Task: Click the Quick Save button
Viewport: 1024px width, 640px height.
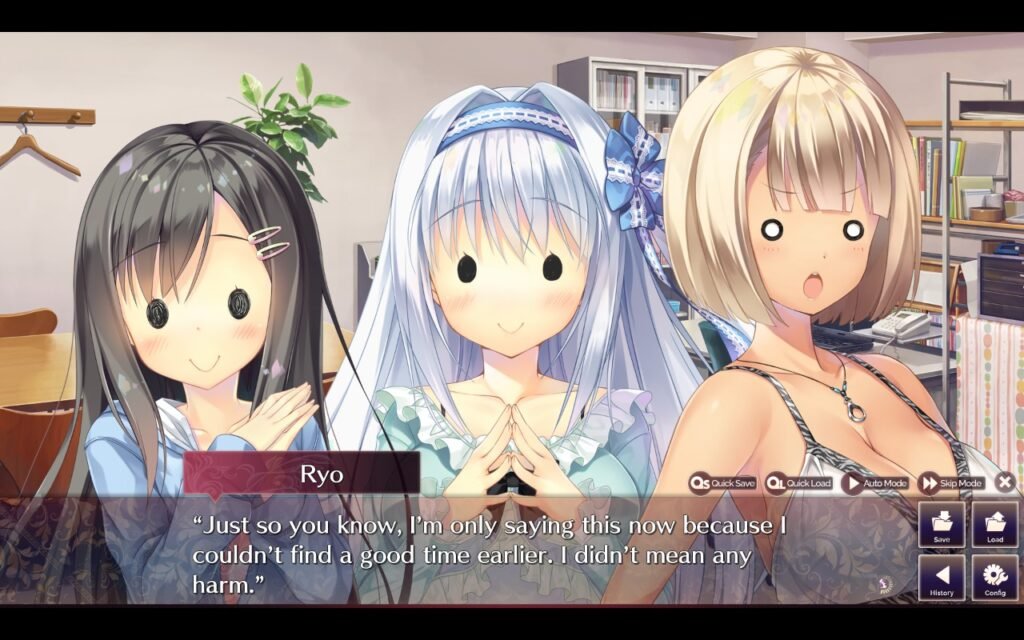Action: click(x=723, y=483)
